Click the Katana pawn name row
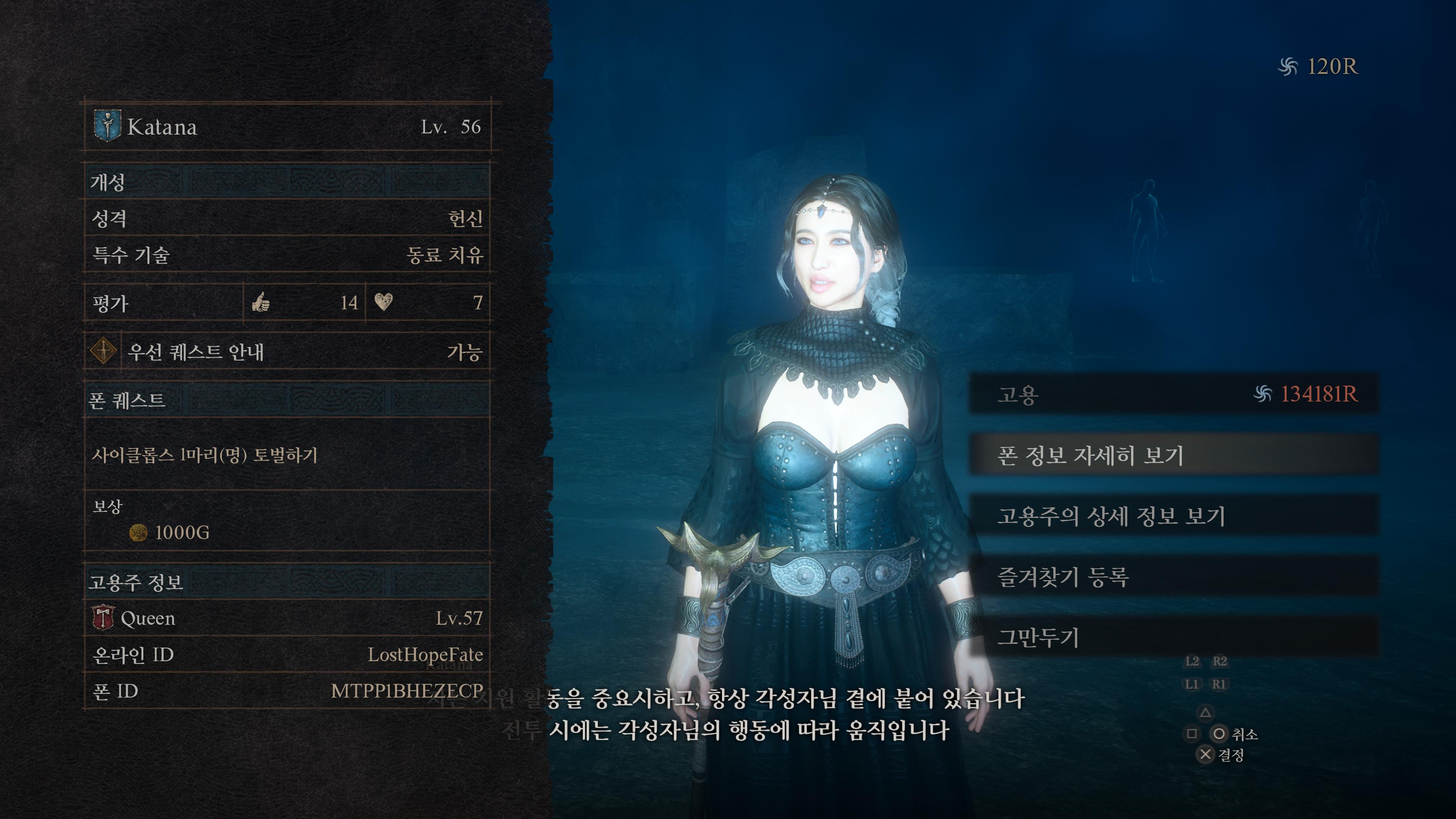The height and width of the screenshot is (819, 1456). (287, 127)
